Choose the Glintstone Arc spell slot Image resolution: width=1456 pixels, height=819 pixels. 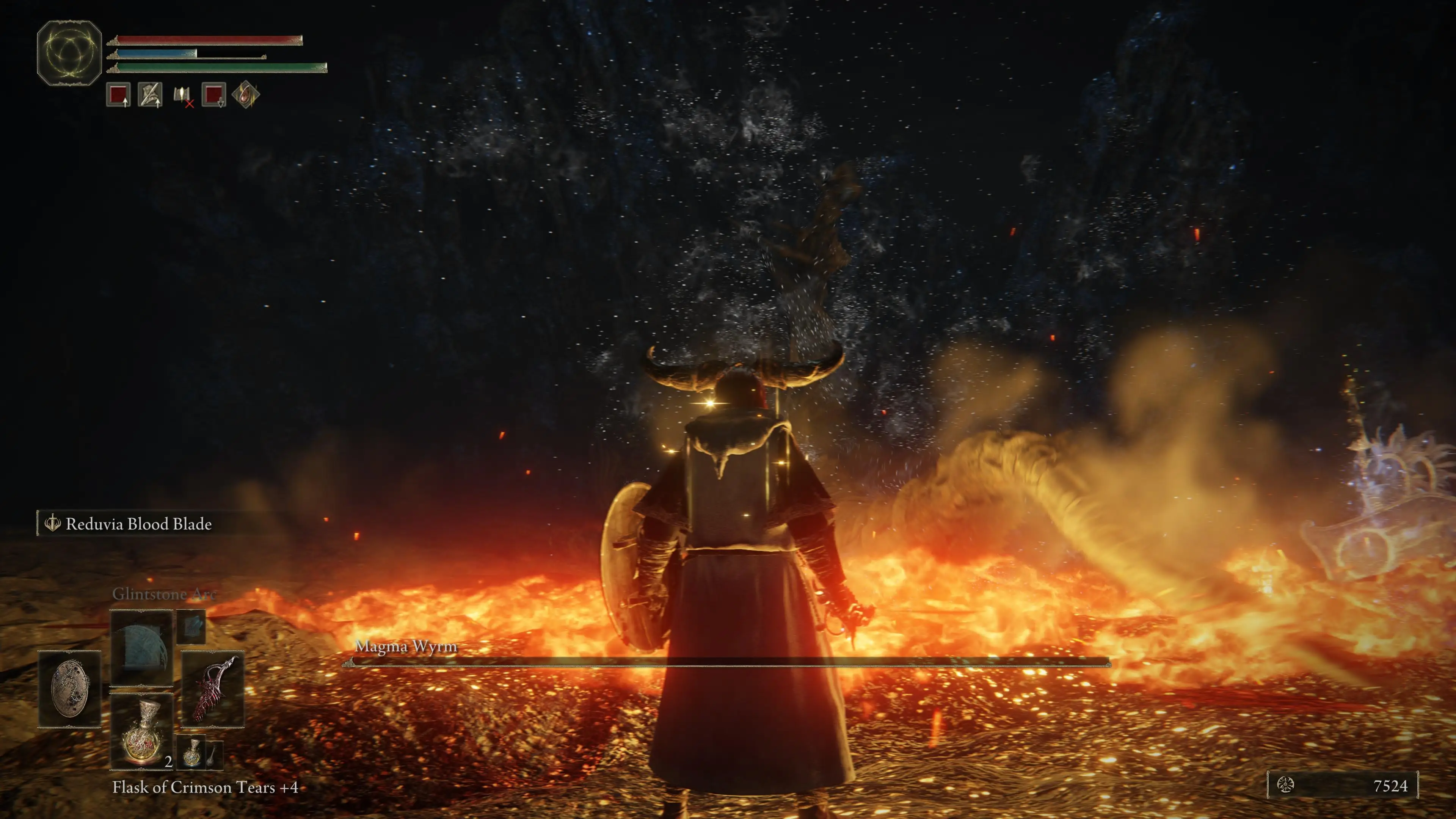click(141, 648)
